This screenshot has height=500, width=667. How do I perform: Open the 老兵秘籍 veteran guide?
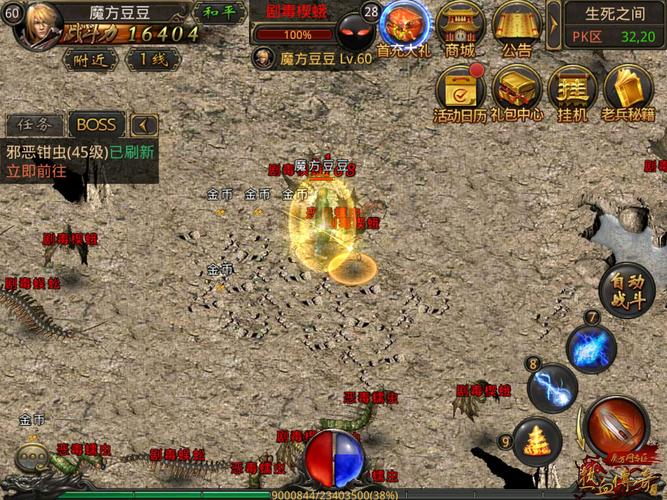(628, 94)
